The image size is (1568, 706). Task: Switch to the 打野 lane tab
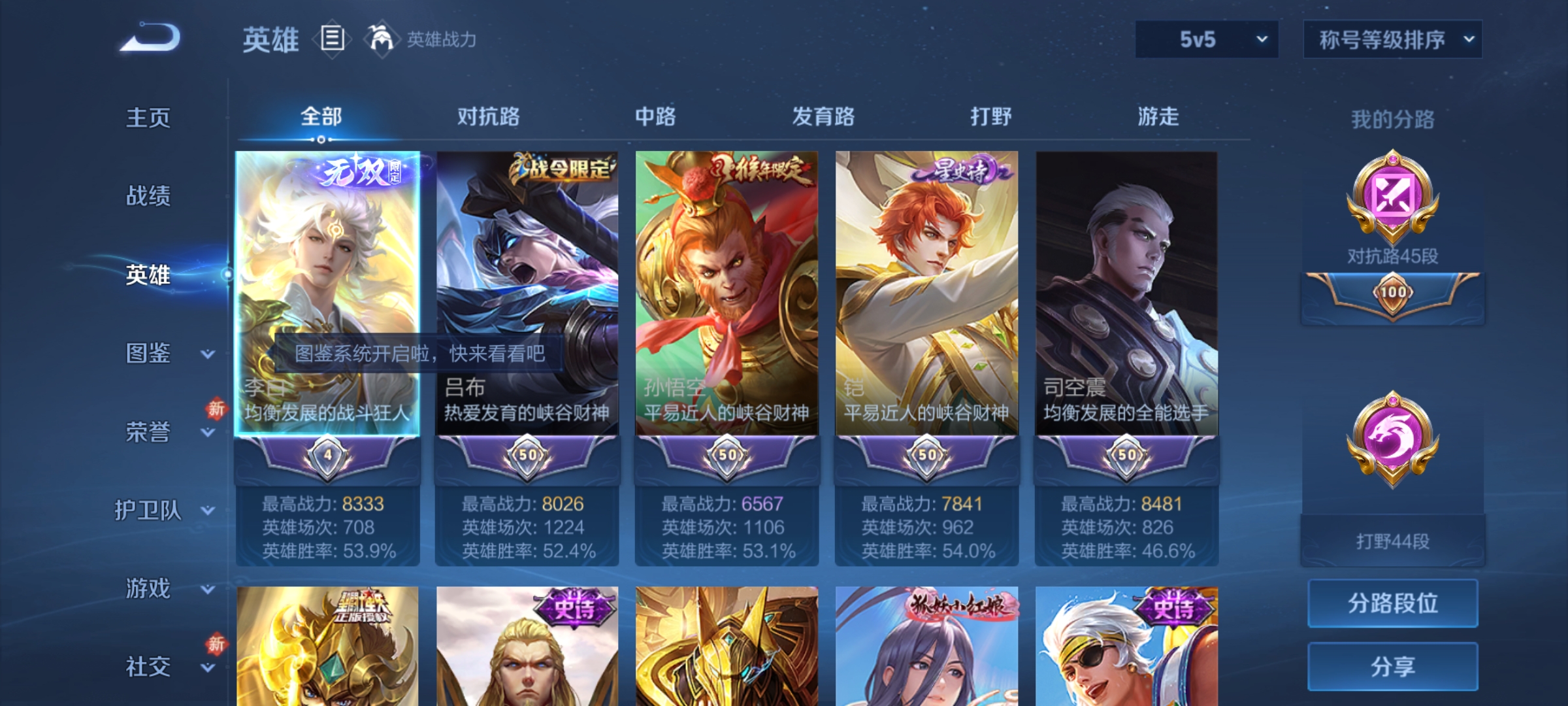pos(988,118)
